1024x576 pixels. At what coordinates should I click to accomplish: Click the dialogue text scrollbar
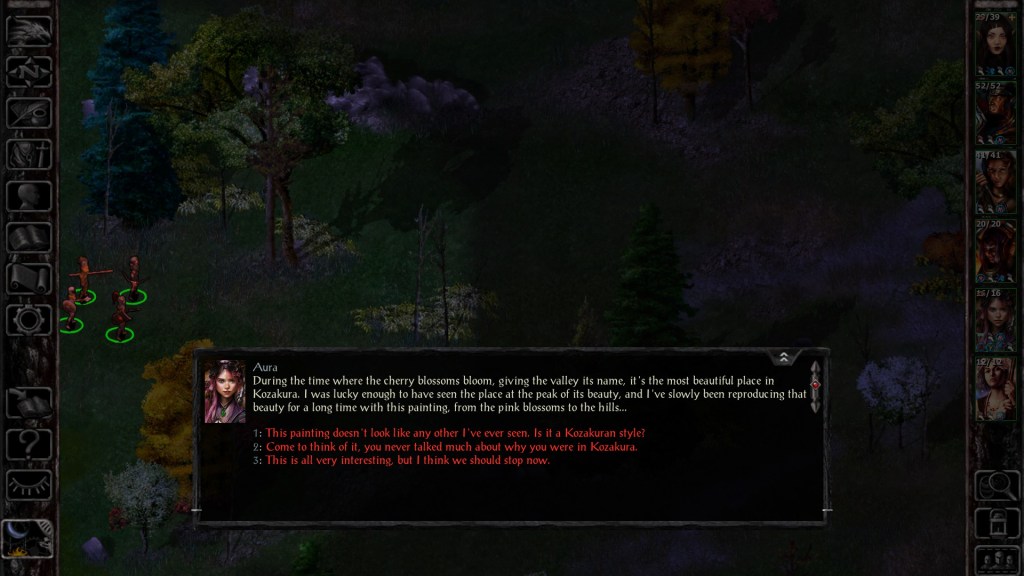[x=815, y=386]
